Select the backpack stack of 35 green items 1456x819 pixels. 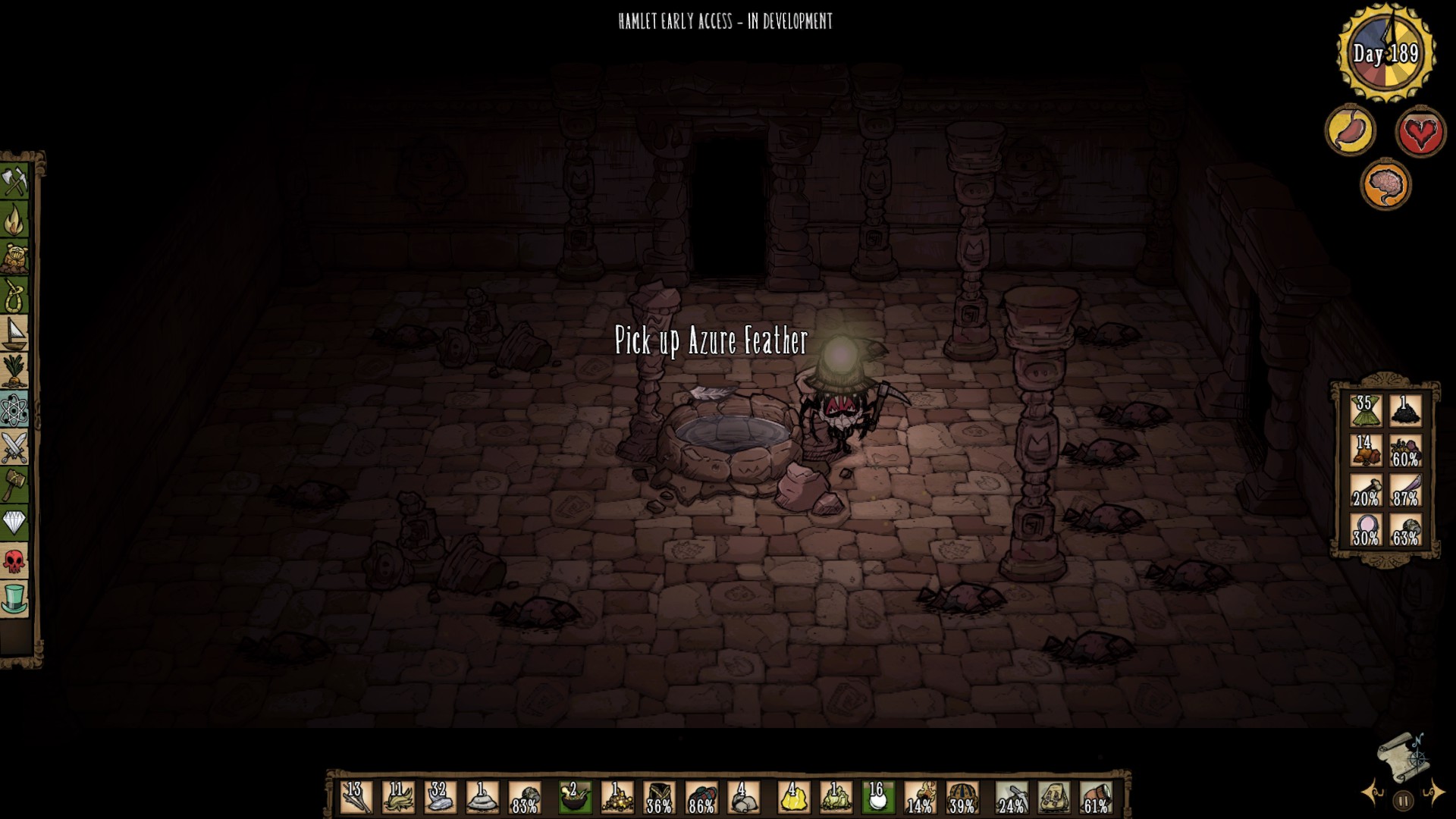[1366, 411]
